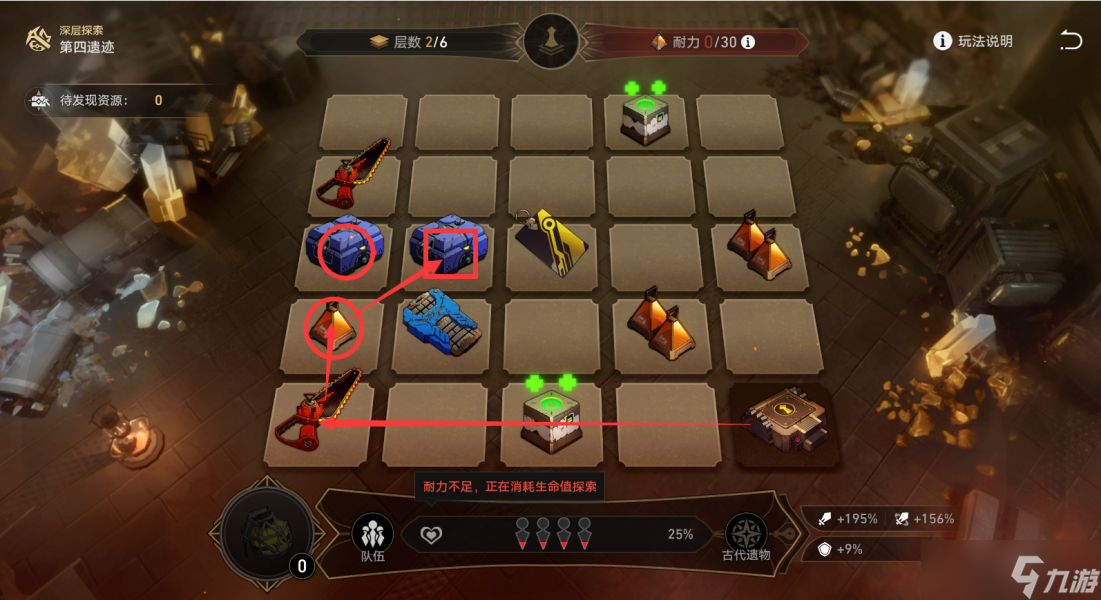Click the return arrow button
Image resolution: width=1101 pixels, height=600 pixels.
(x=1070, y=41)
